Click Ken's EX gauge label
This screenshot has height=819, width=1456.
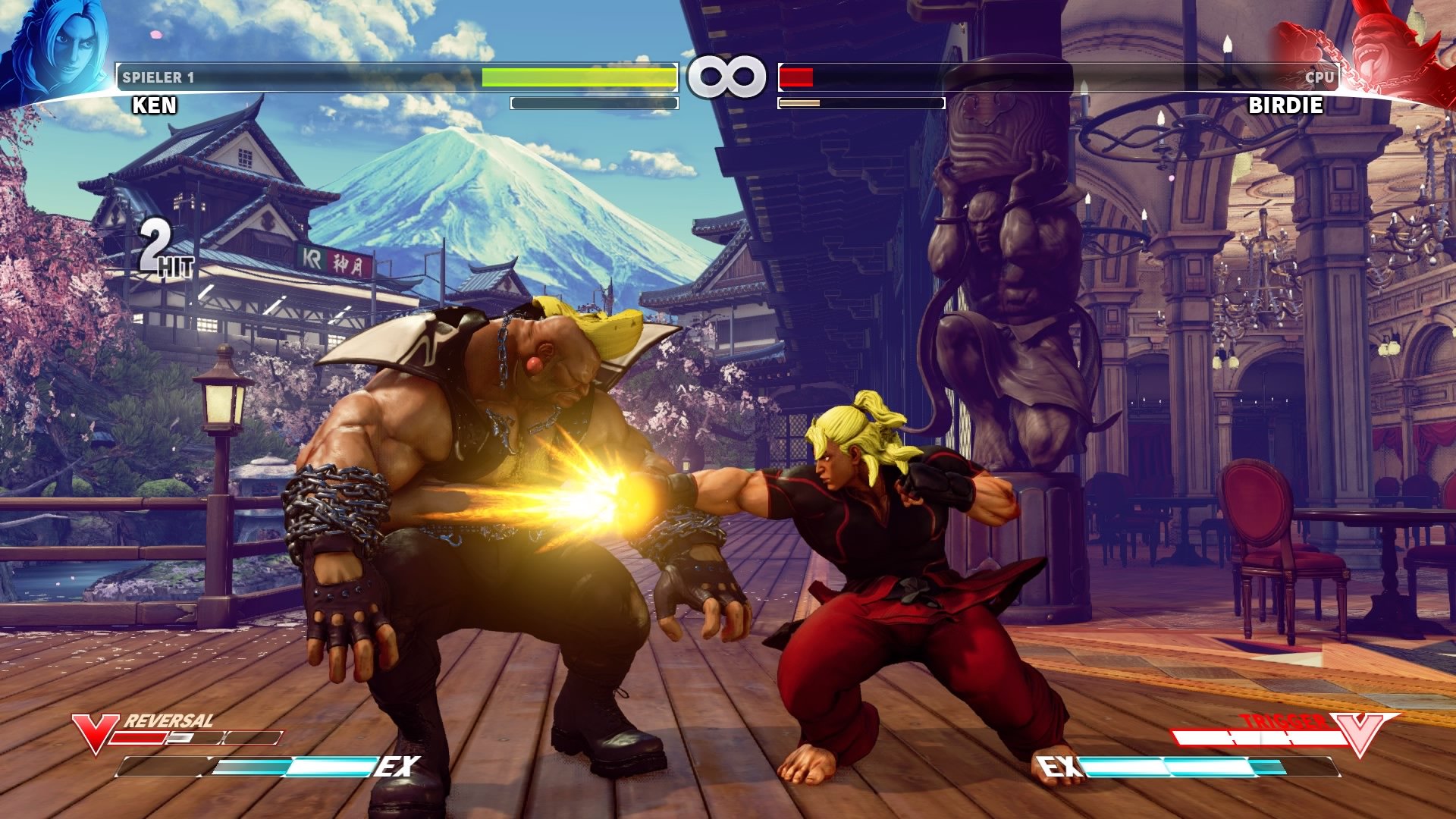pyautogui.click(x=399, y=767)
